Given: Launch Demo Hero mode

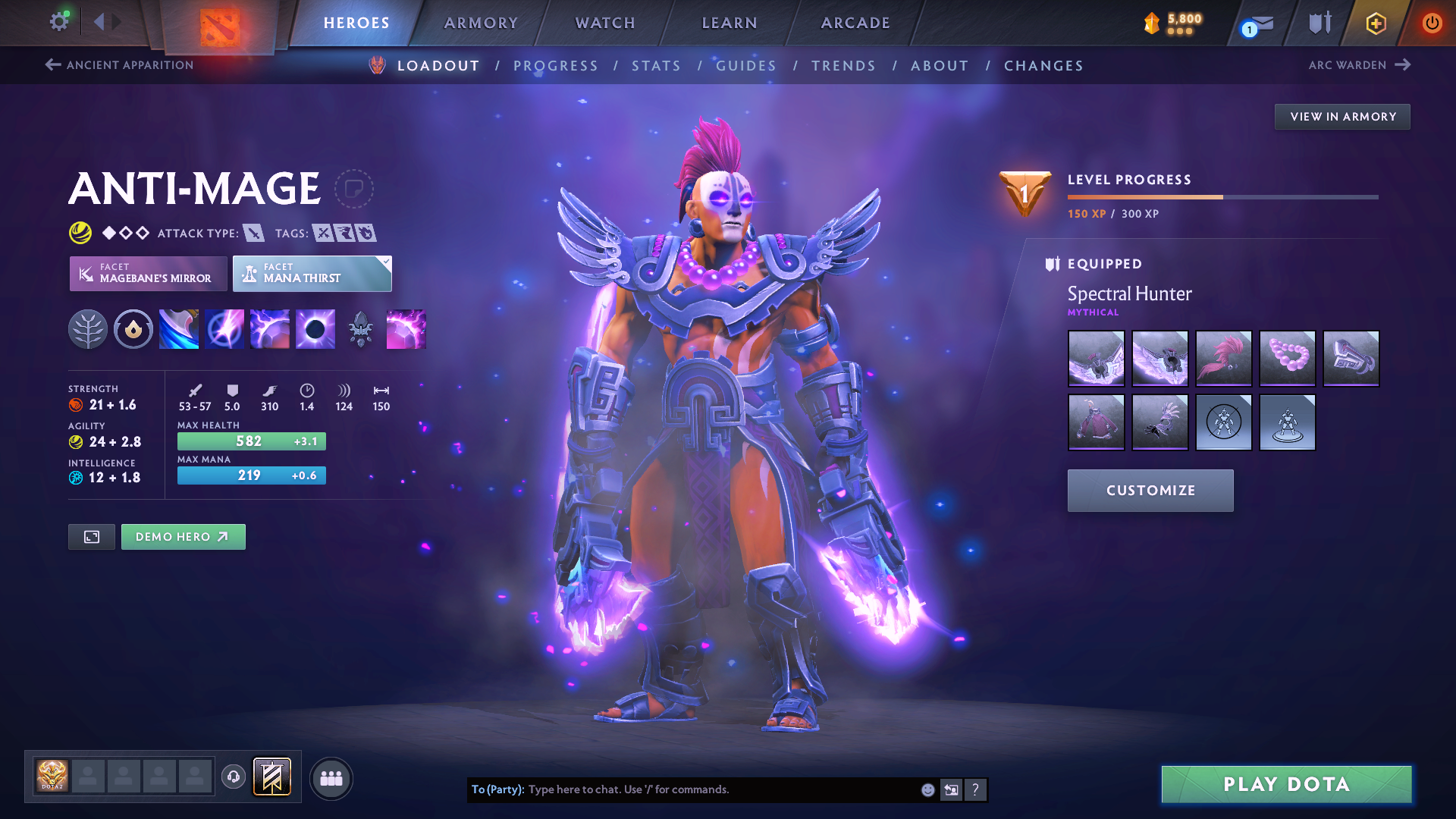Looking at the screenshot, I should pyautogui.click(x=183, y=537).
